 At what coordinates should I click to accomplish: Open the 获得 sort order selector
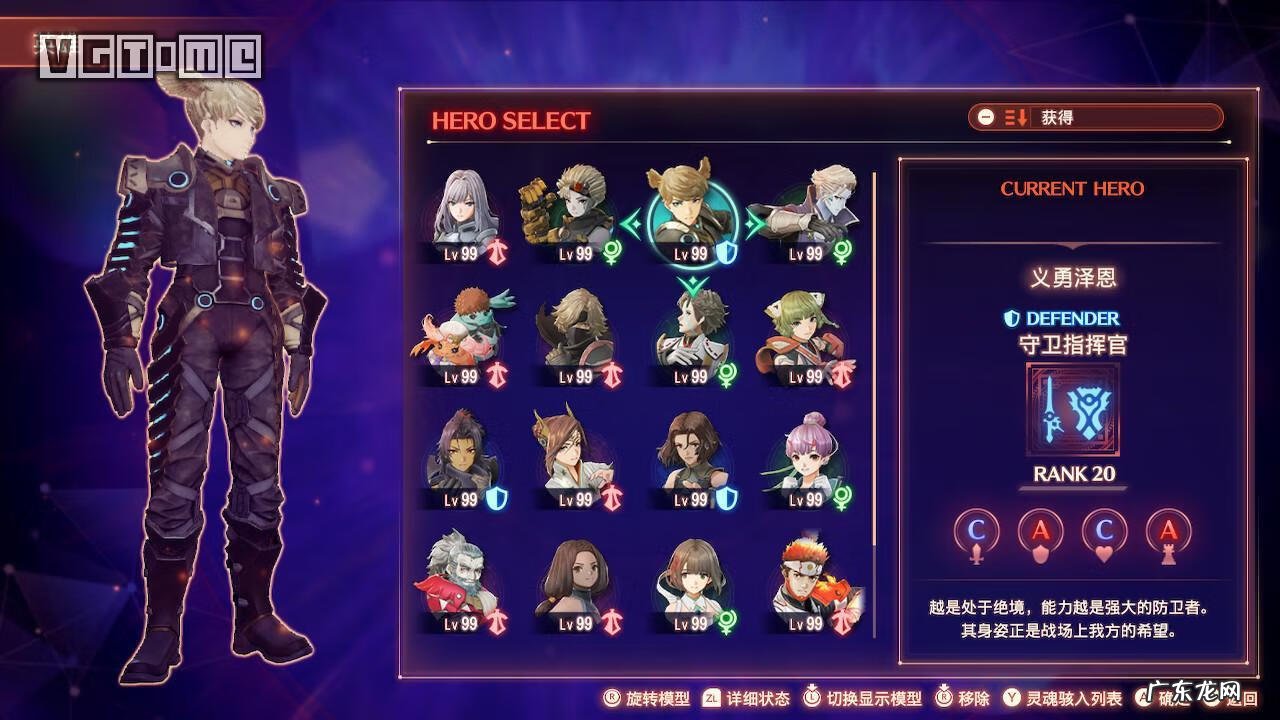point(1095,117)
